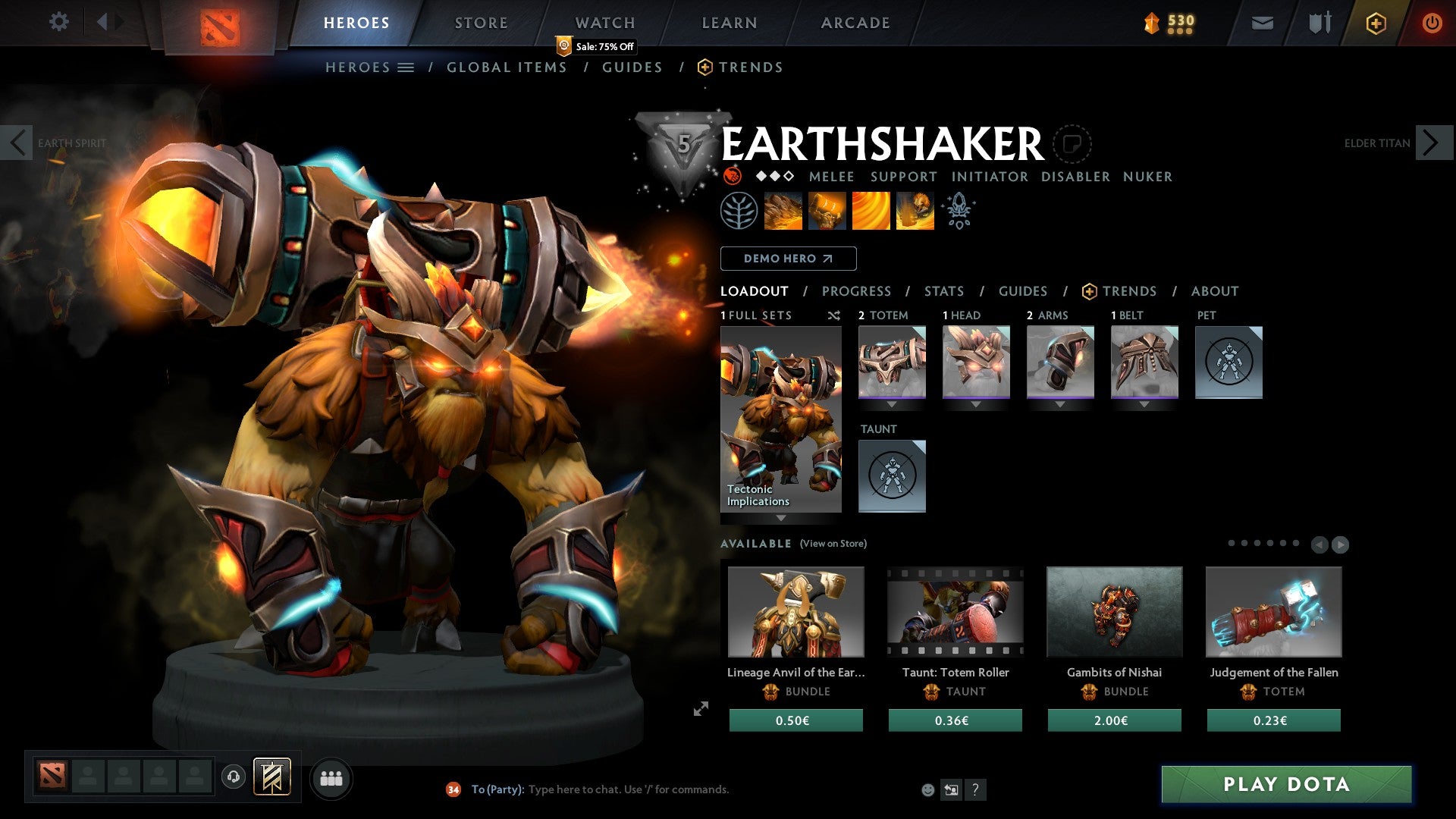
Task: Click the settings gear icon
Action: (x=58, y=22)
